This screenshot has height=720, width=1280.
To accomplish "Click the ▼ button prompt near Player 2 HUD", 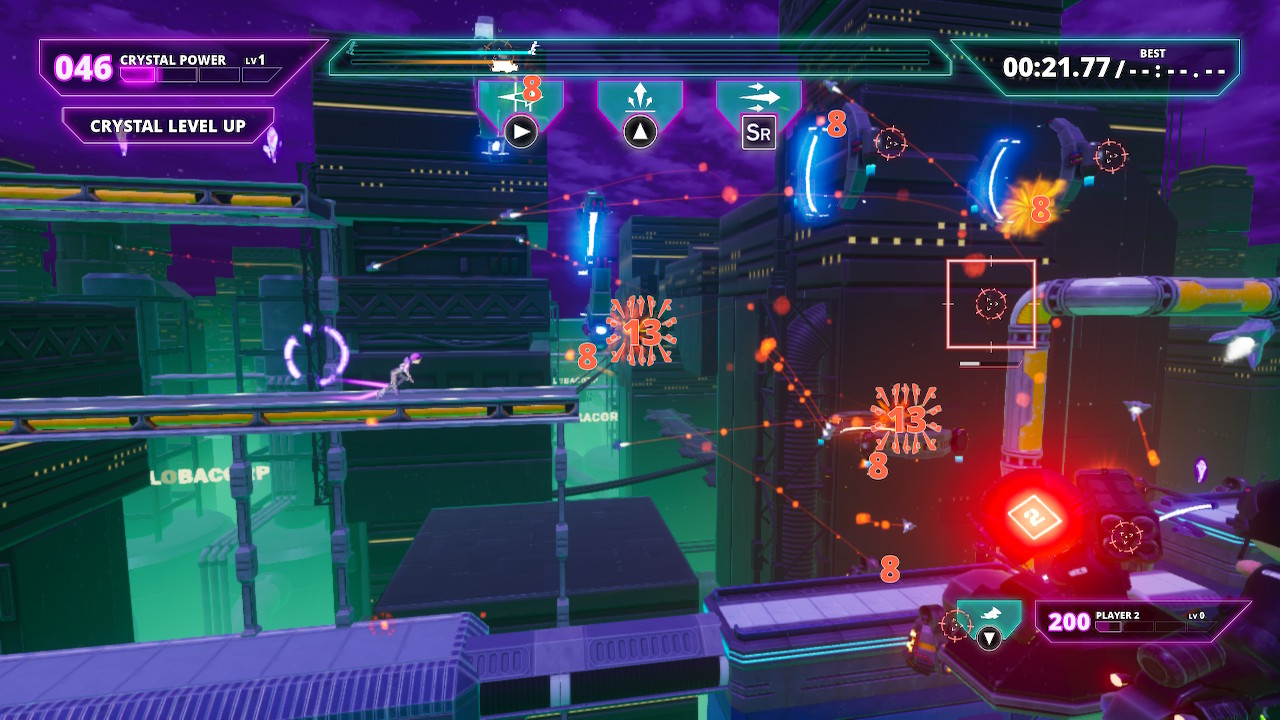I will [989, 637].
